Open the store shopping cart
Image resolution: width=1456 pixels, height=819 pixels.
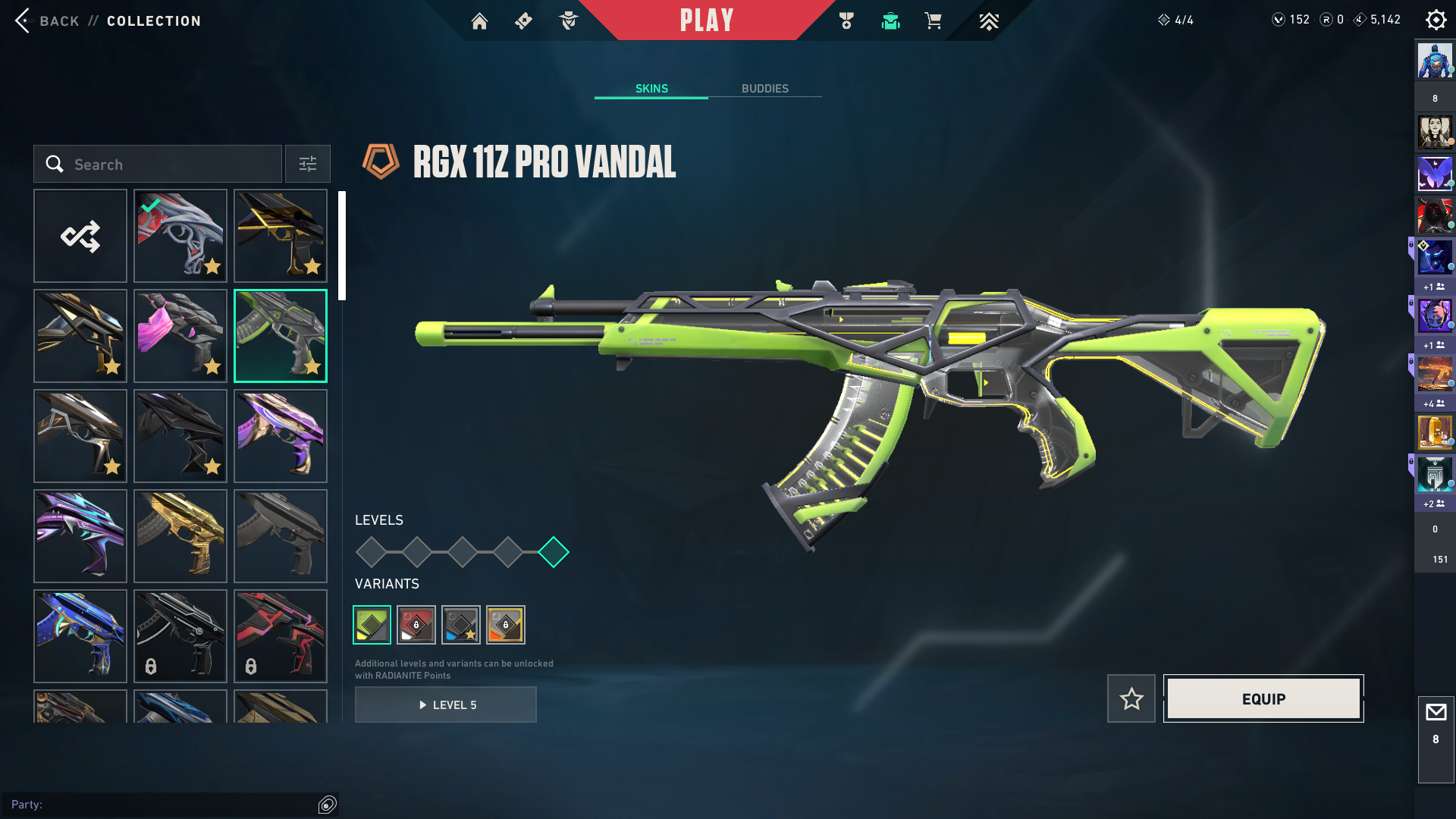[x=933, y=21]
